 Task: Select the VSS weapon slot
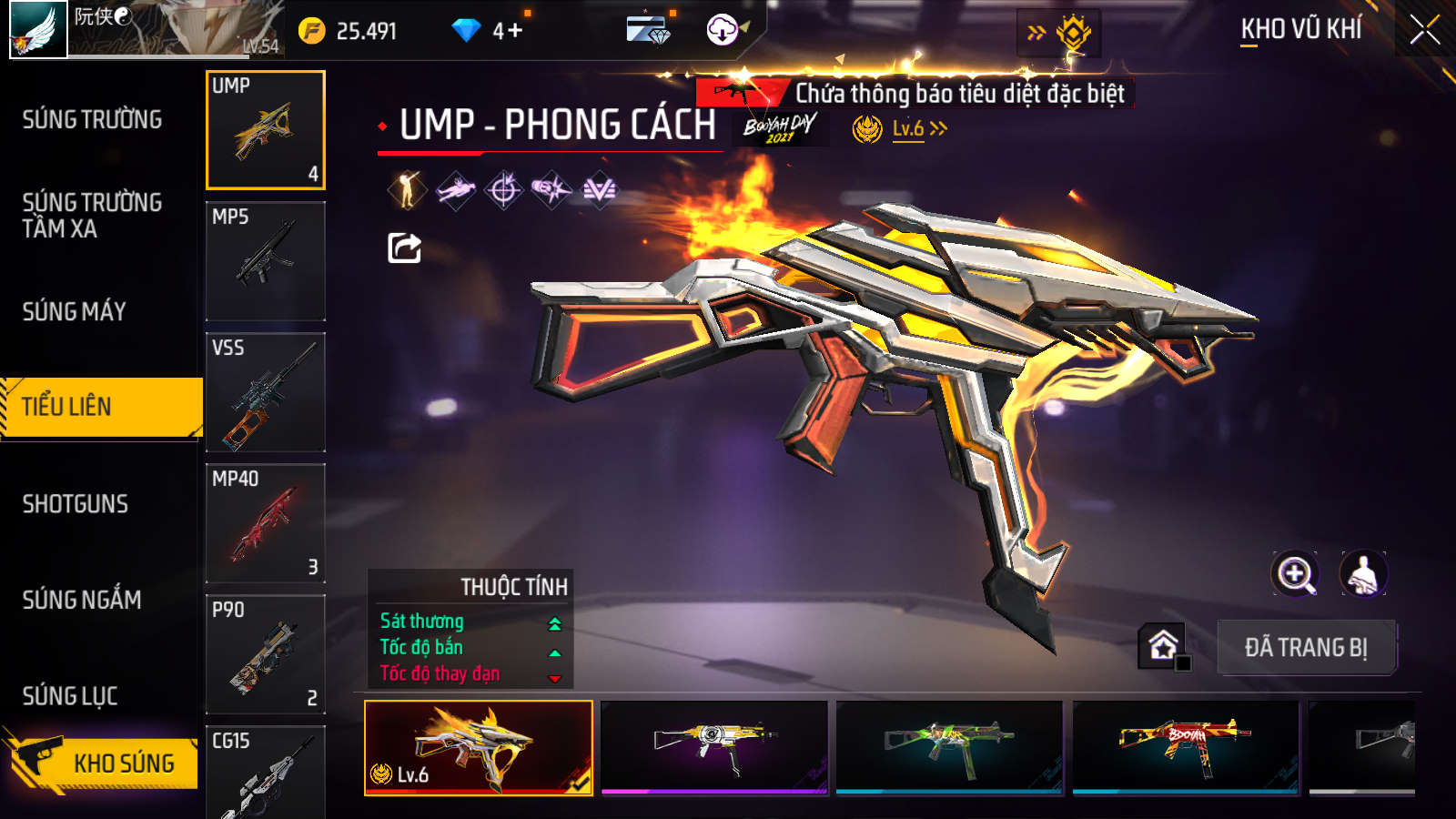pyautogui.click(x=265, y=391)
